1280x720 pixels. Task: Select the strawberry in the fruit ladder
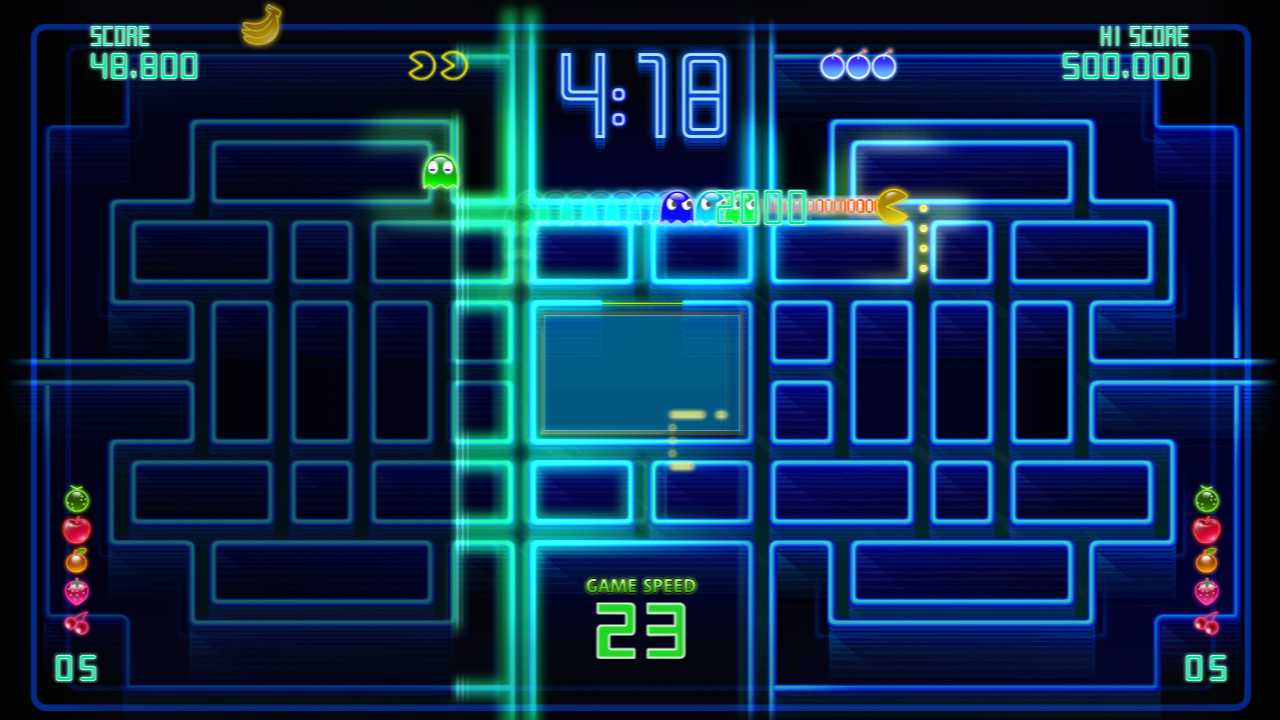[x=76, y=592]
